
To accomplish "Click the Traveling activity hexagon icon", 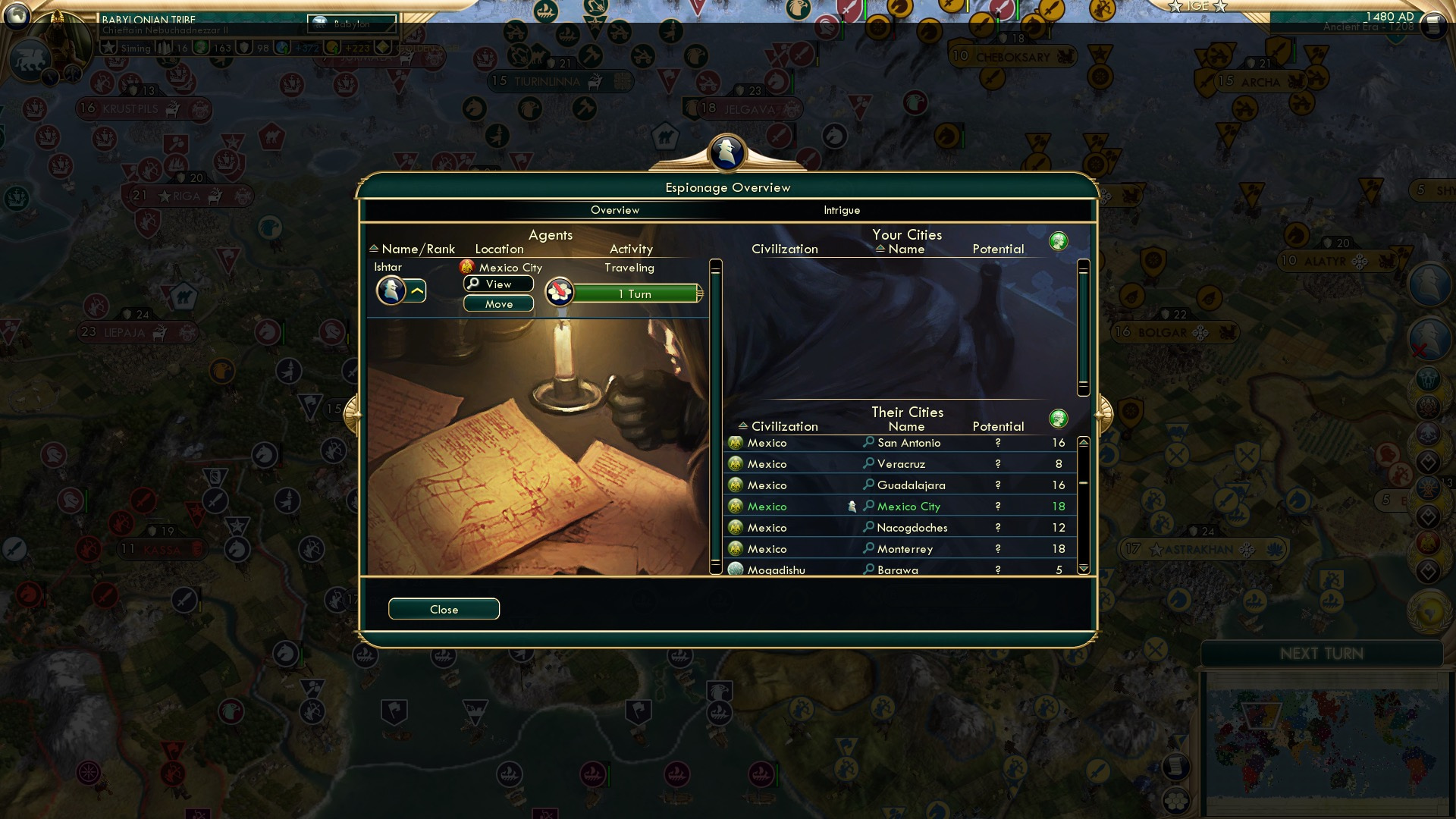I will pyautogui.click(x=558, y=292).
